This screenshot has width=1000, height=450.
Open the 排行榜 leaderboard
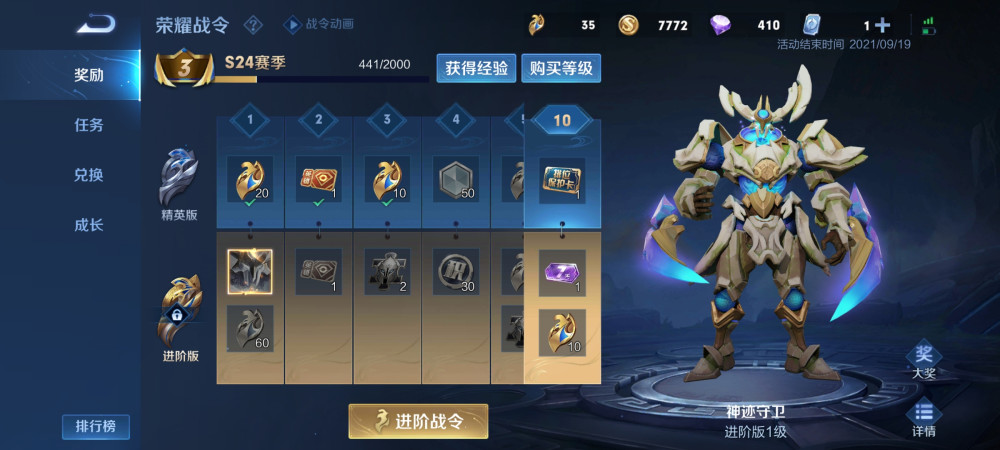point(96,427)
